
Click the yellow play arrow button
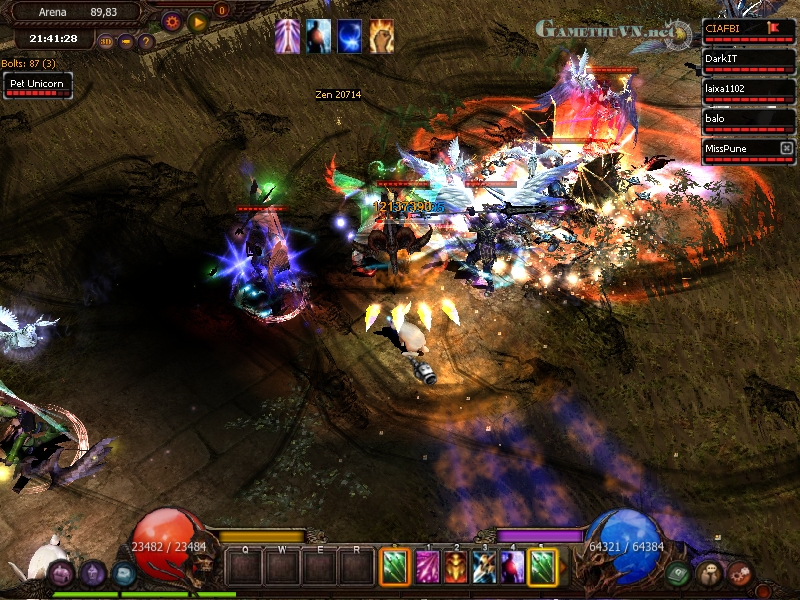(197, 21)
